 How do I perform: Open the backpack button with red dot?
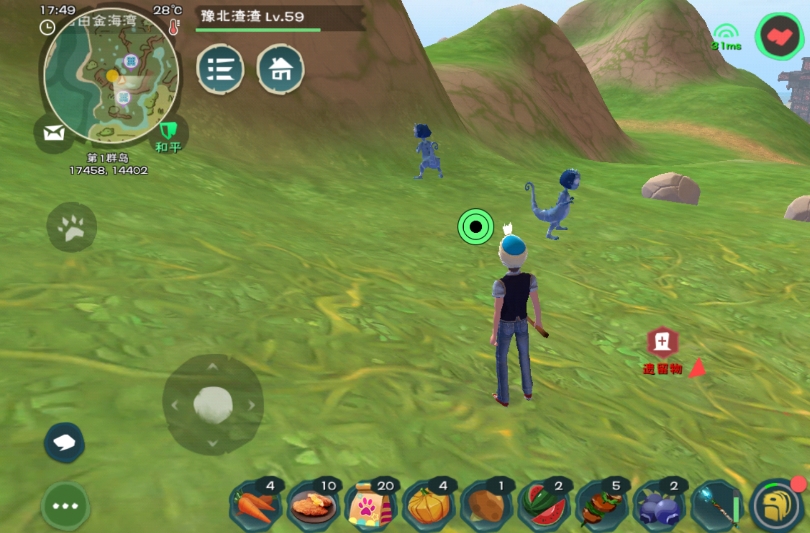pos(778,505)
